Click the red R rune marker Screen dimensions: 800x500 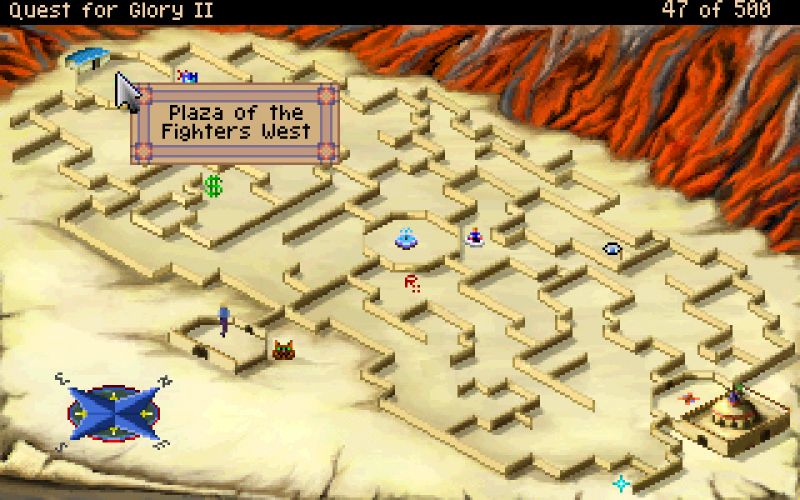point(411,284)
